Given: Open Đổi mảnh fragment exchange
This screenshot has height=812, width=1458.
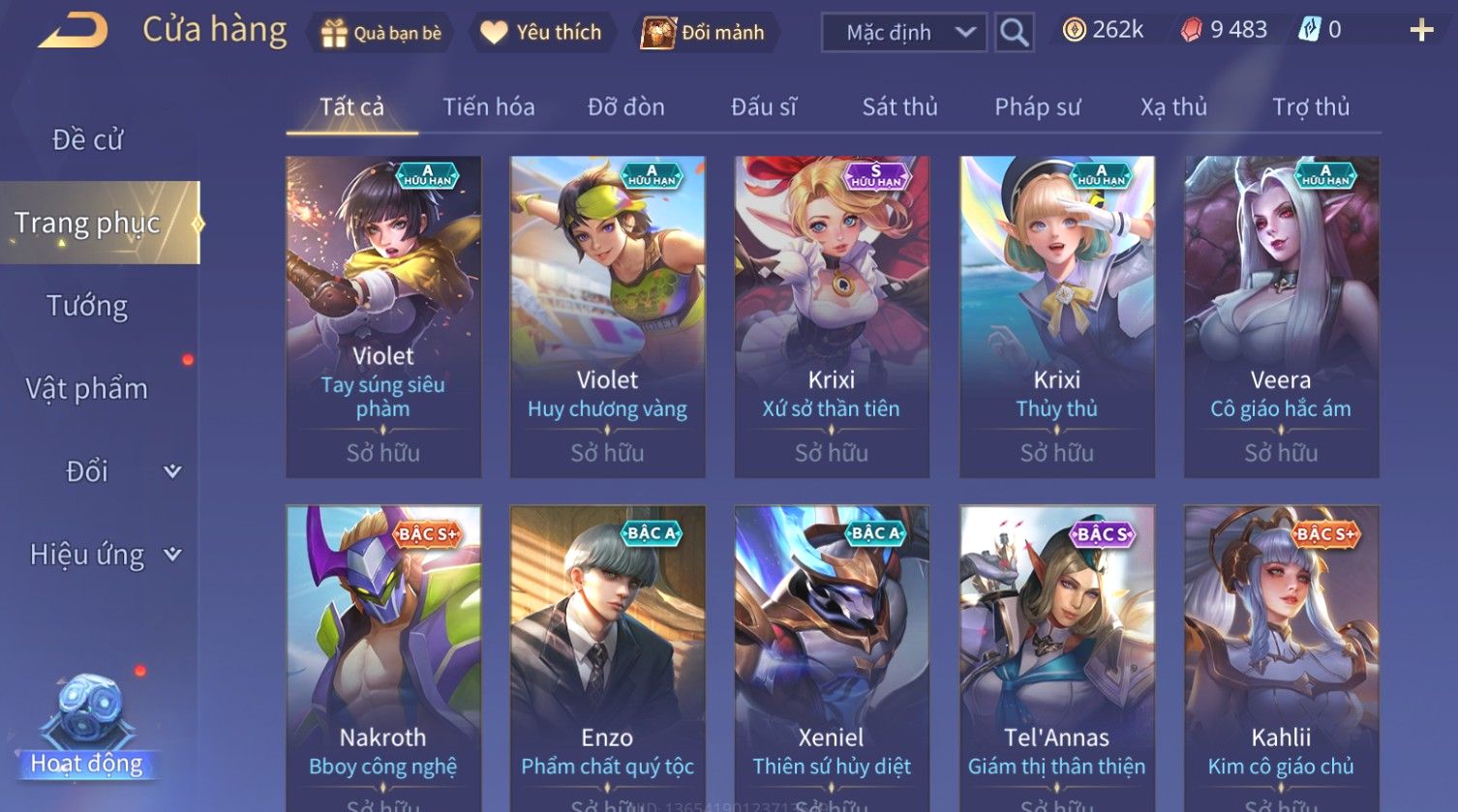Looking at the screenshot, I should coord(704,33).
